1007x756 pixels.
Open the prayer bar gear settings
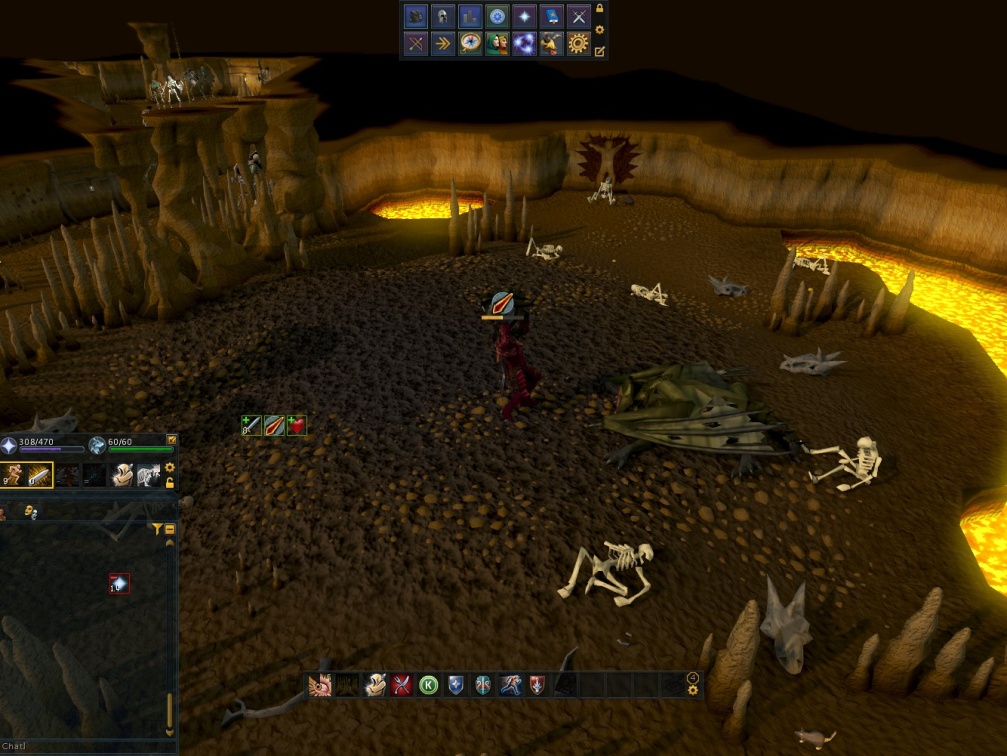coord(169,467)
